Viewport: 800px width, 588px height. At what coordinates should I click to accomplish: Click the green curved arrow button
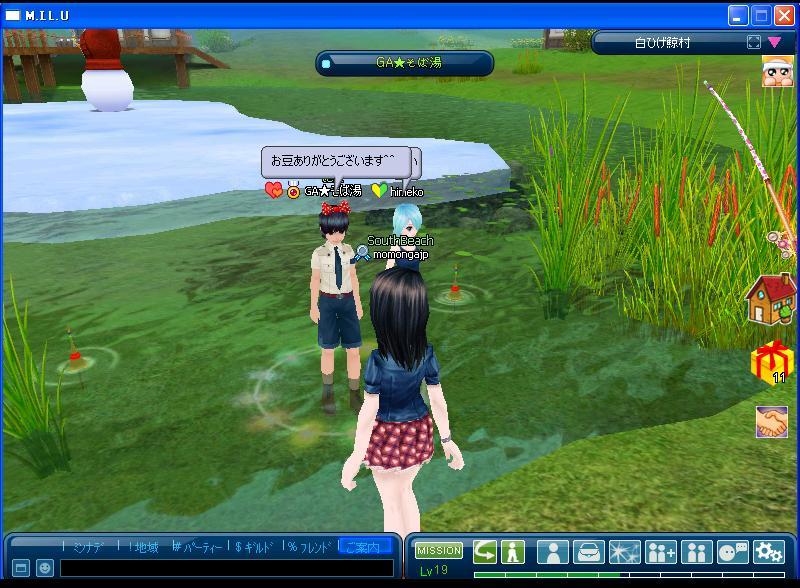click(x=485, y=551)
